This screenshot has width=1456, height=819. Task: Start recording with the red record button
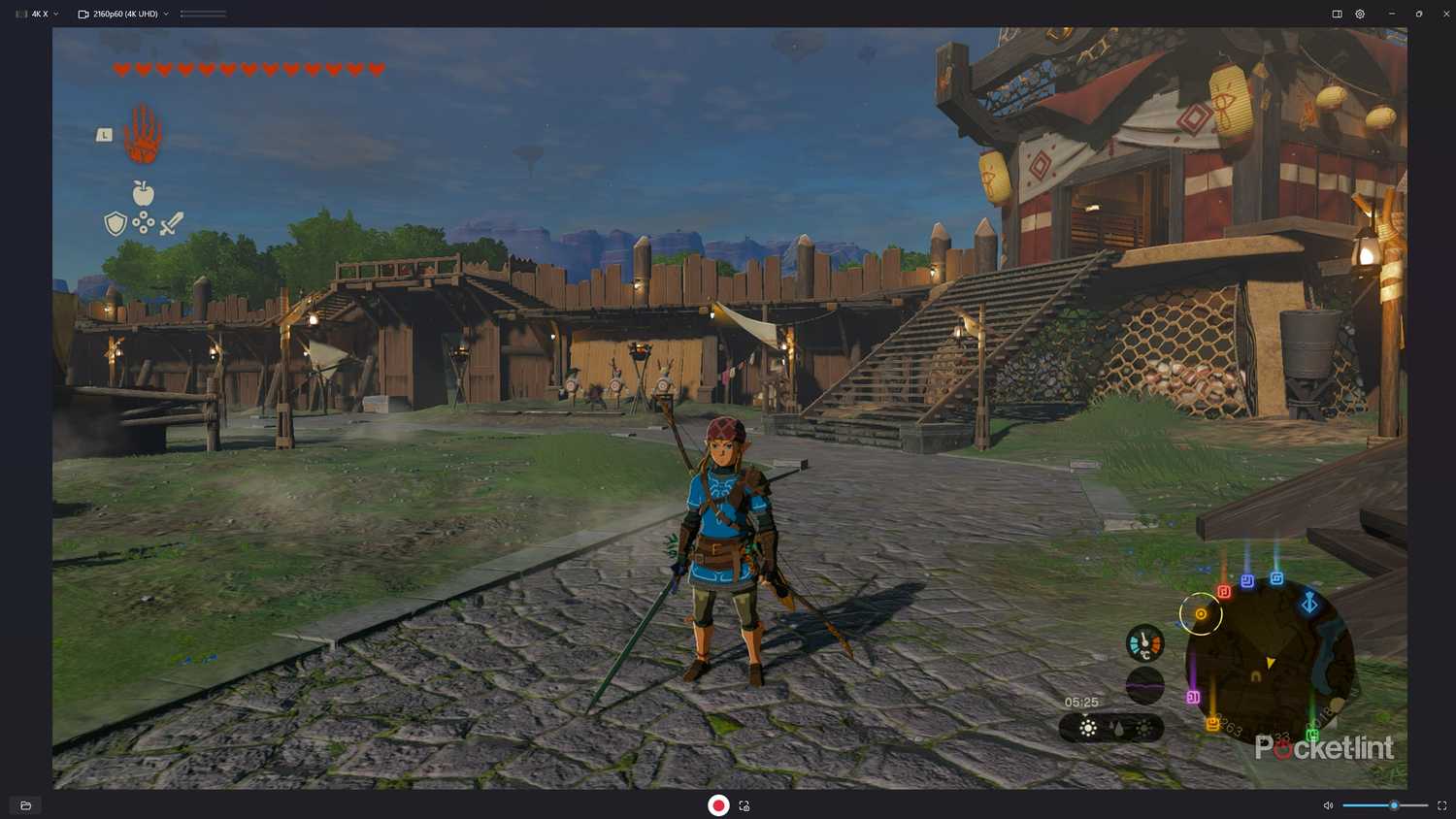click(718, 805)
